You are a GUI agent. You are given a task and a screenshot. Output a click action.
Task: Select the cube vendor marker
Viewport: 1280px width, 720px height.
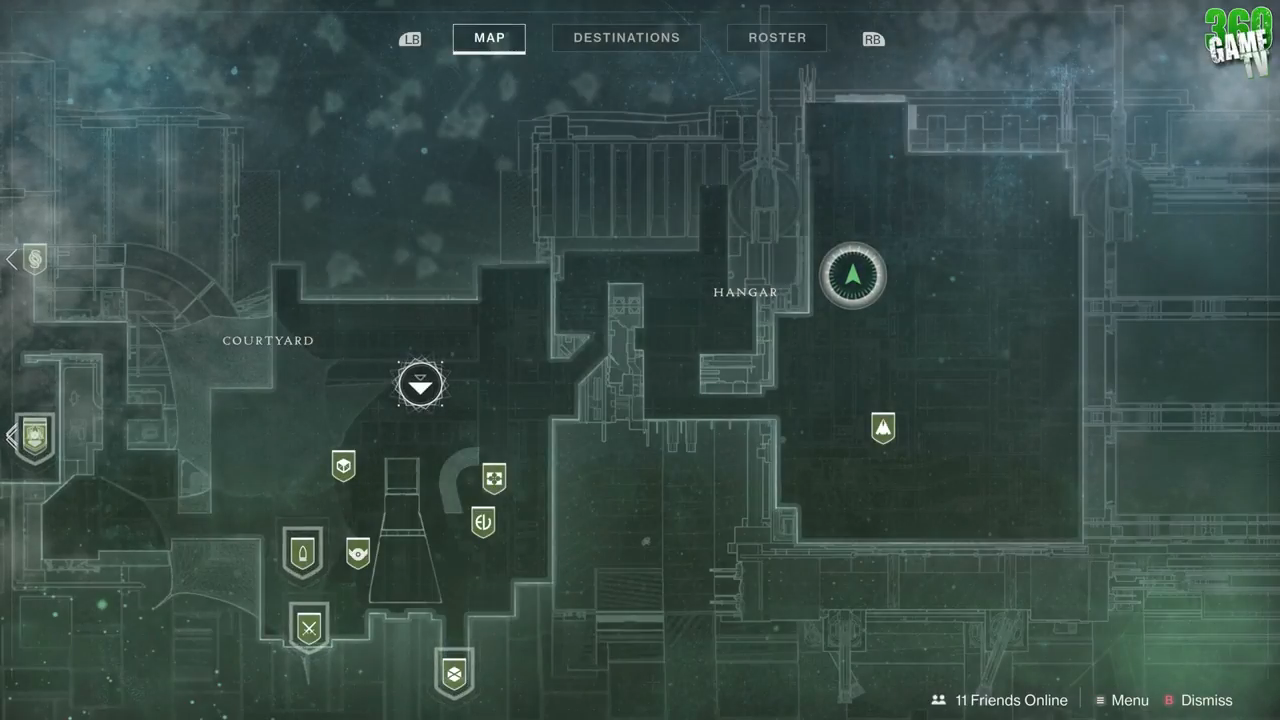(343, 465)
